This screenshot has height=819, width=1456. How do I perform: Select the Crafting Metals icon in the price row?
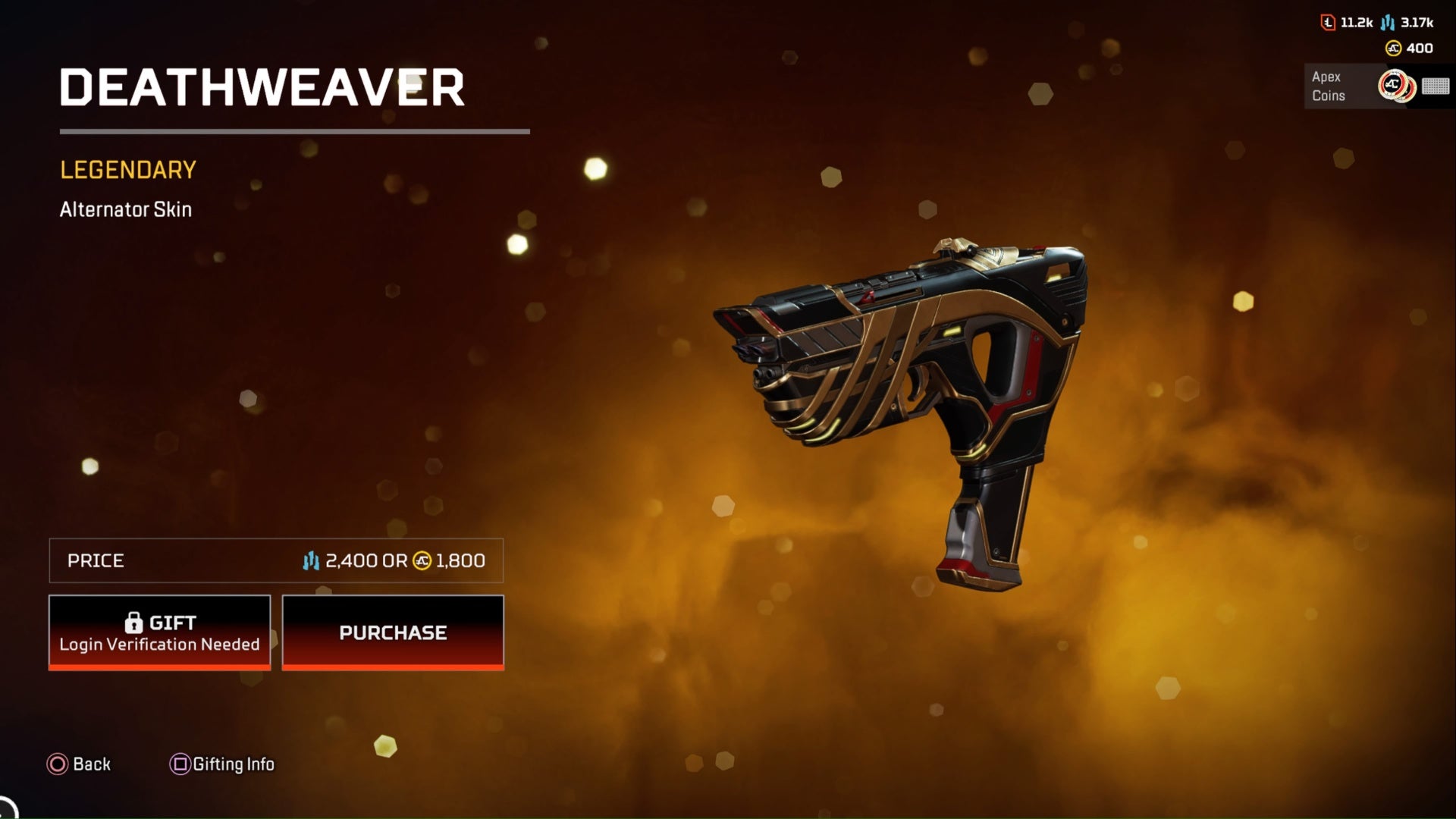pos(311,561)
